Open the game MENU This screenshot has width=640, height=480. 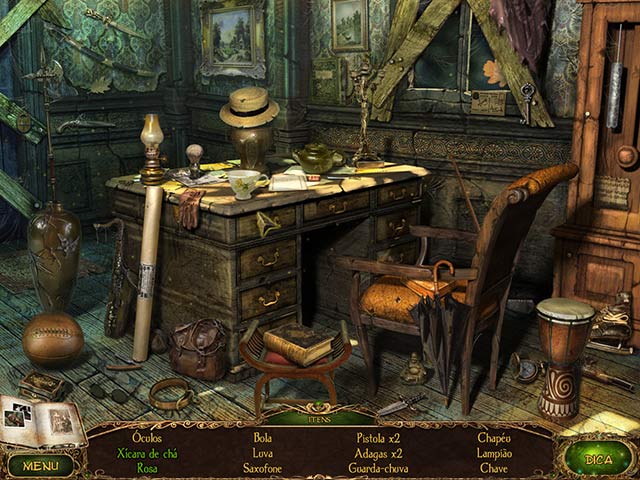point(41,464)
